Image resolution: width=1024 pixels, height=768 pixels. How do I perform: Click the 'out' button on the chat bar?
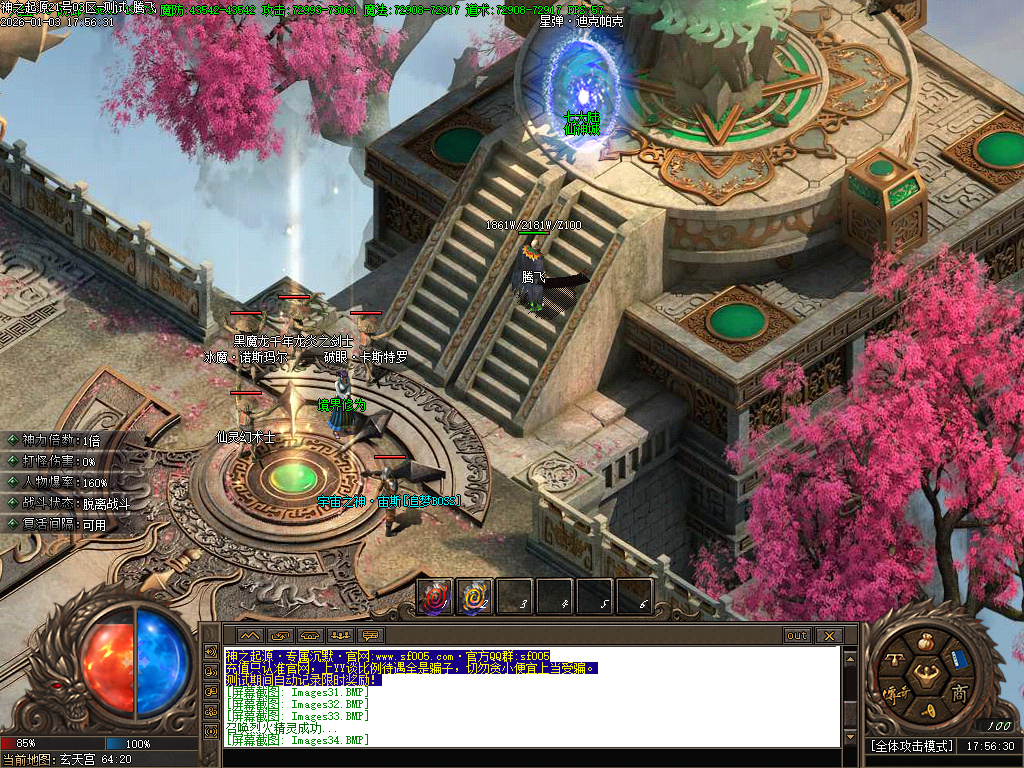coord(797,636)
